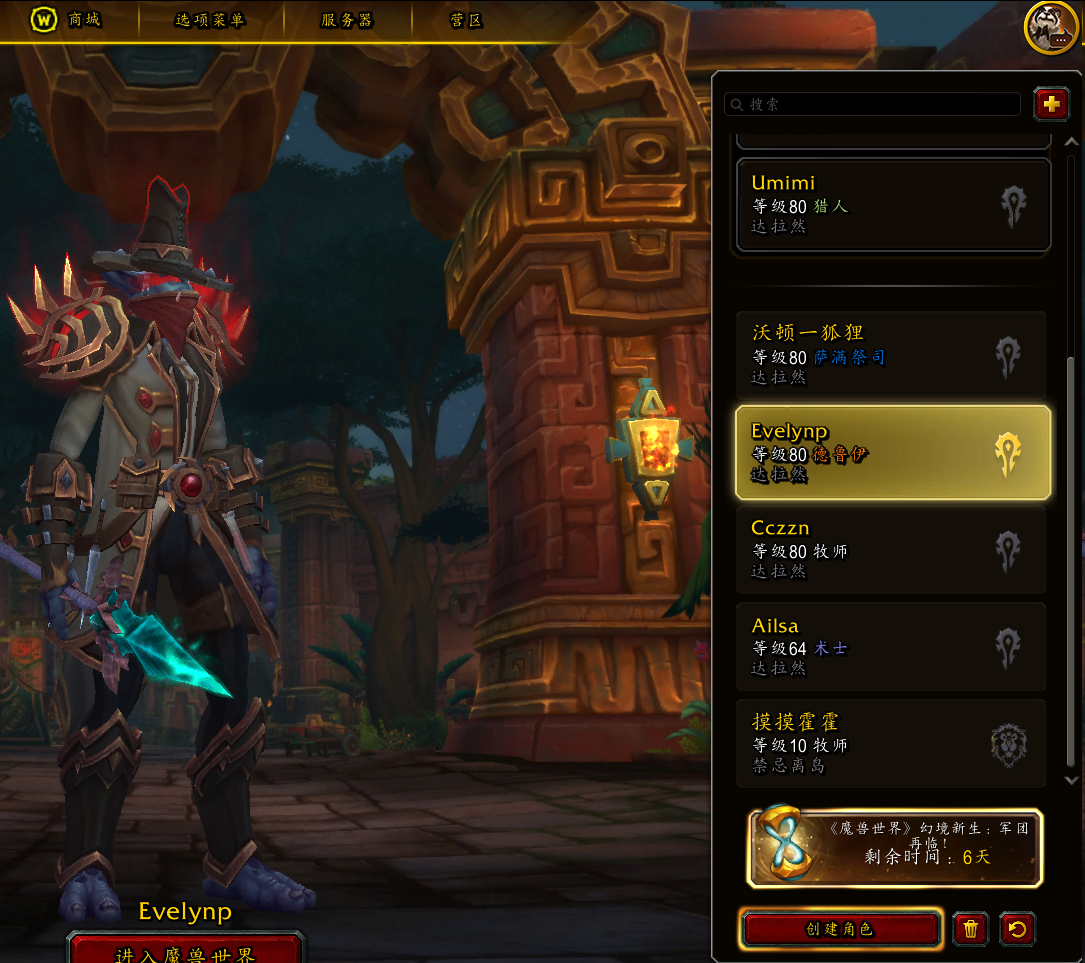Enter the game with 进入魔兽世界
The width and height of the screenshot is (1085, 963).
point(185,951)
